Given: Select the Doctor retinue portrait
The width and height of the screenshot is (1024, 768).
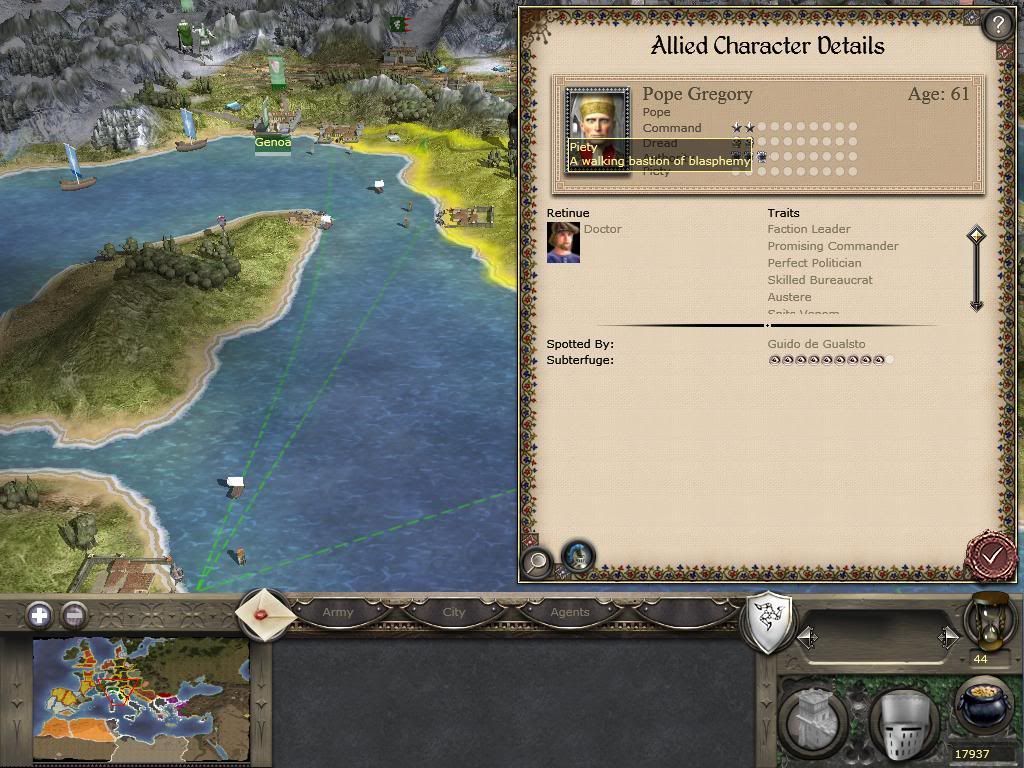Looking at the screenshot, I should (563, 243).
